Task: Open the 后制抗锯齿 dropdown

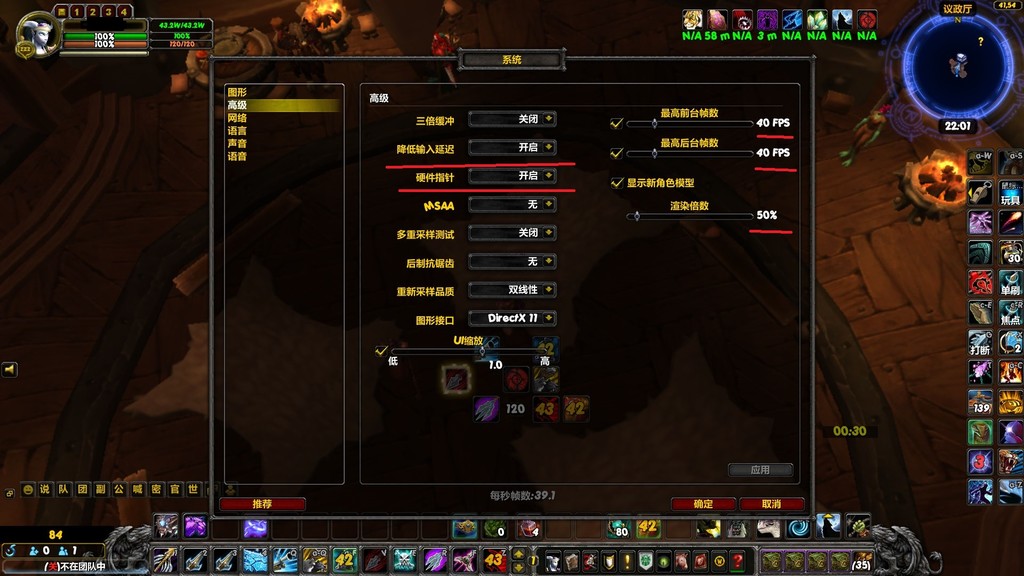Action: pyautogui.click(x=512, y=261)
